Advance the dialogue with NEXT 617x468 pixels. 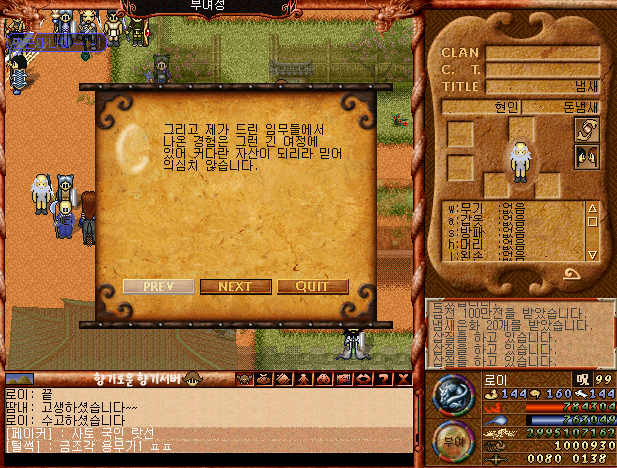235,286
